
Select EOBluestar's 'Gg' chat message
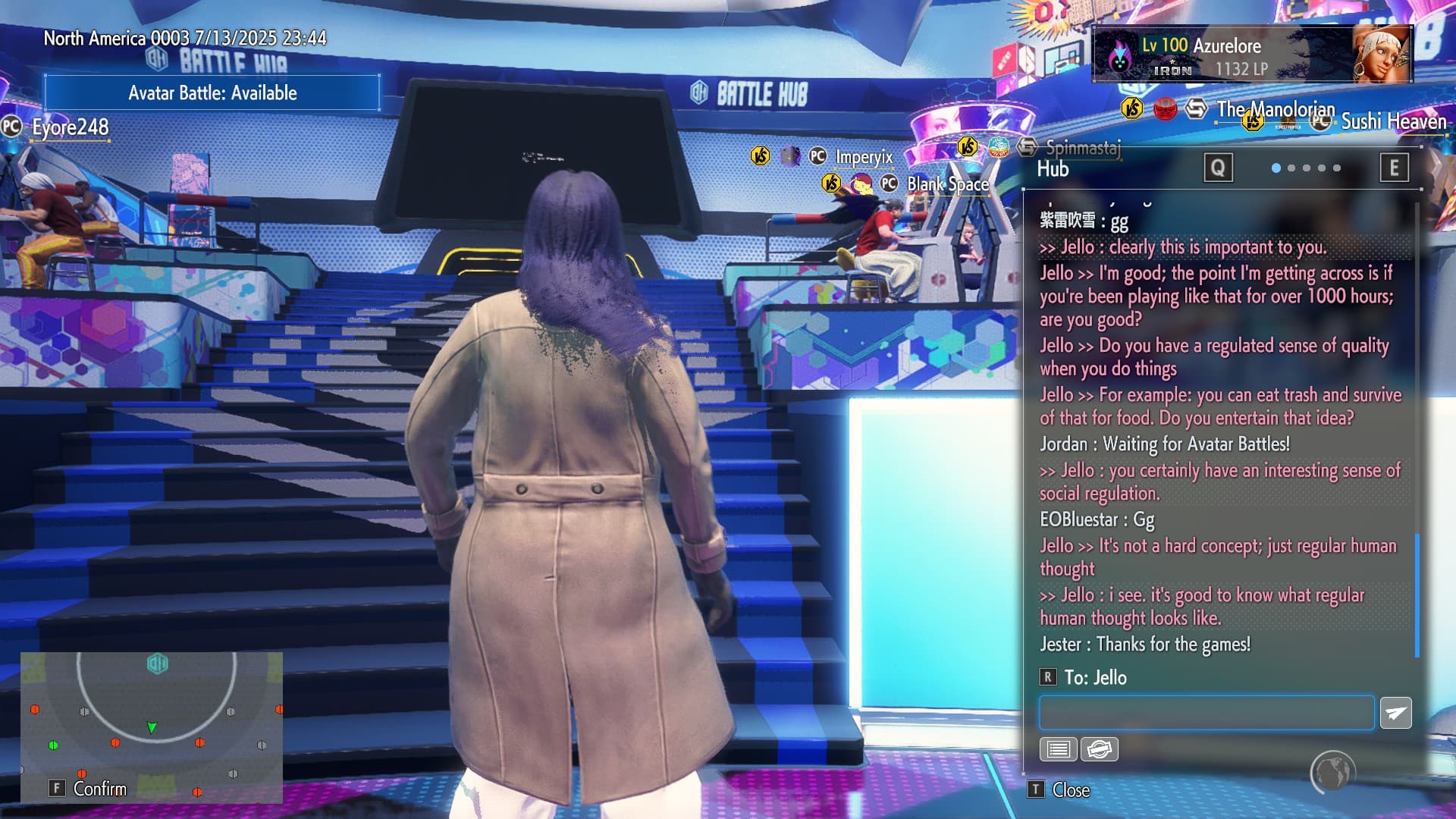(x=1097, y=519)
